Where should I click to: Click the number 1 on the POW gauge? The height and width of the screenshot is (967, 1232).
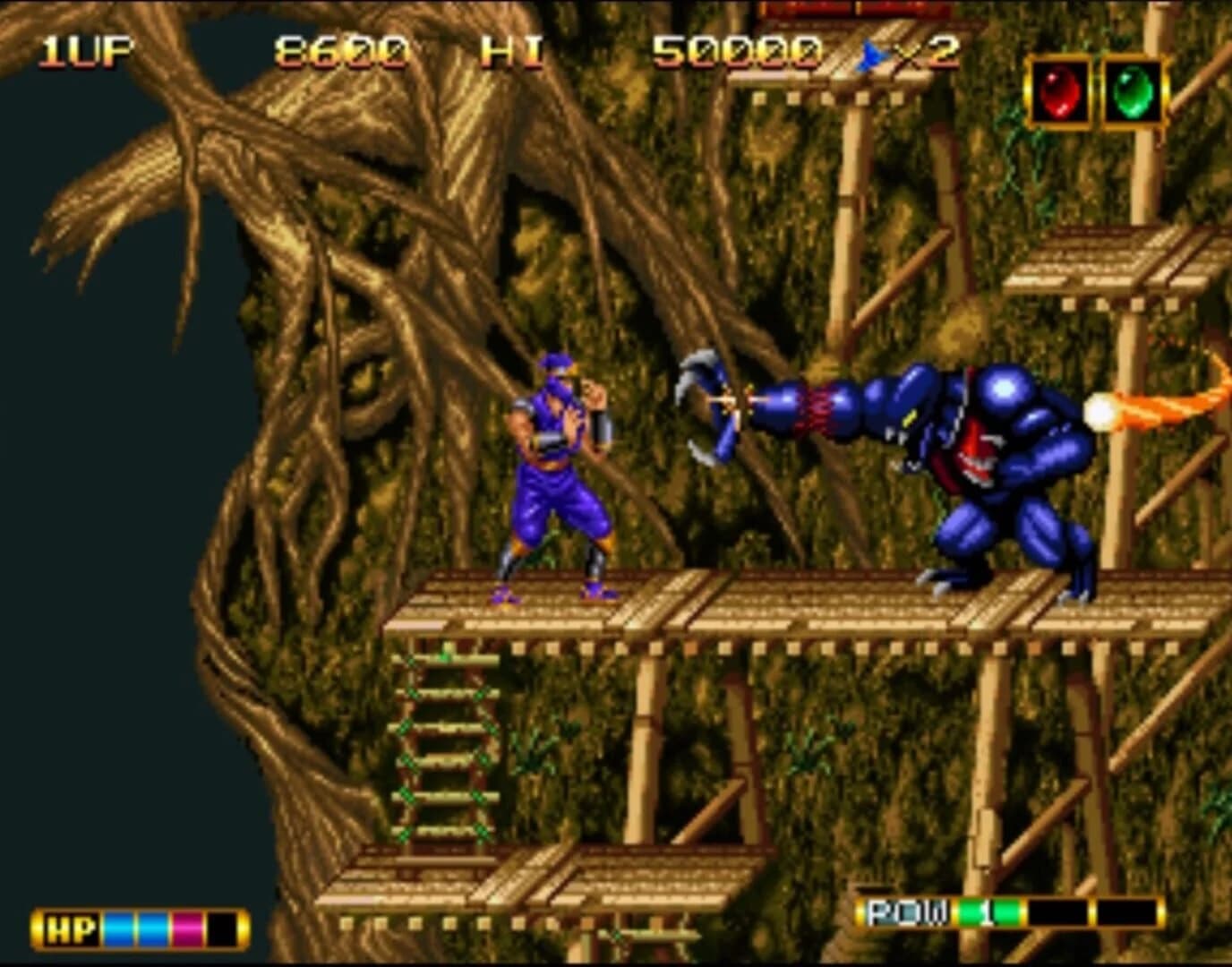[x=988, y=911]
